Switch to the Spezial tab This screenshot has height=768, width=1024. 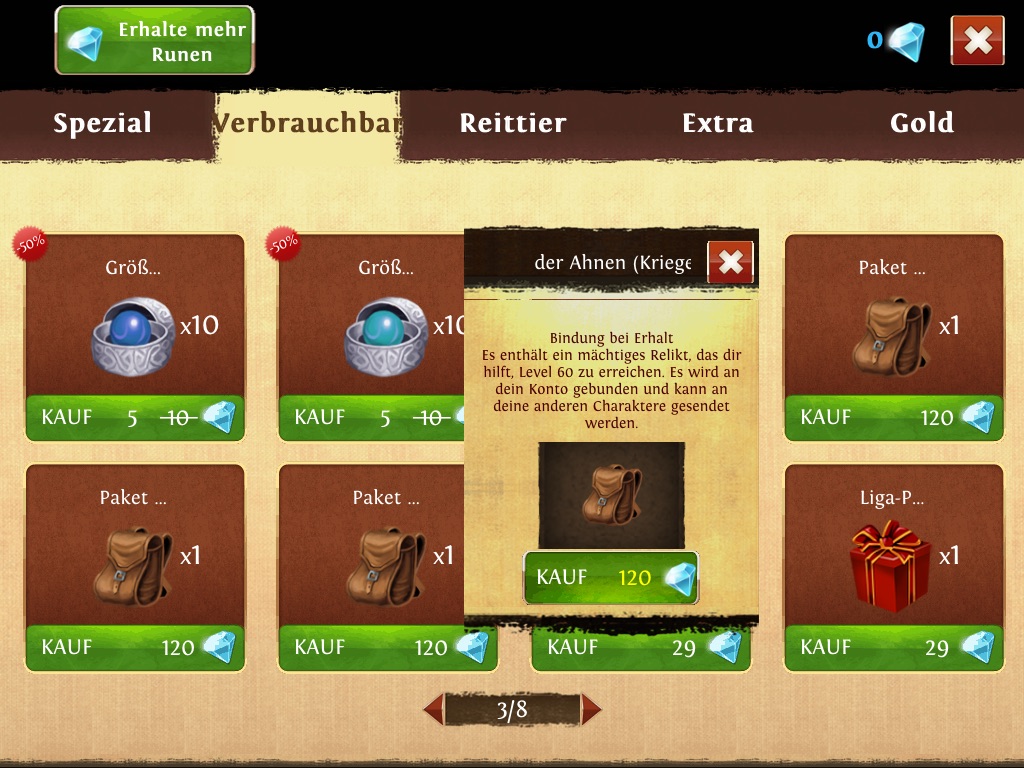coord(103,123)
